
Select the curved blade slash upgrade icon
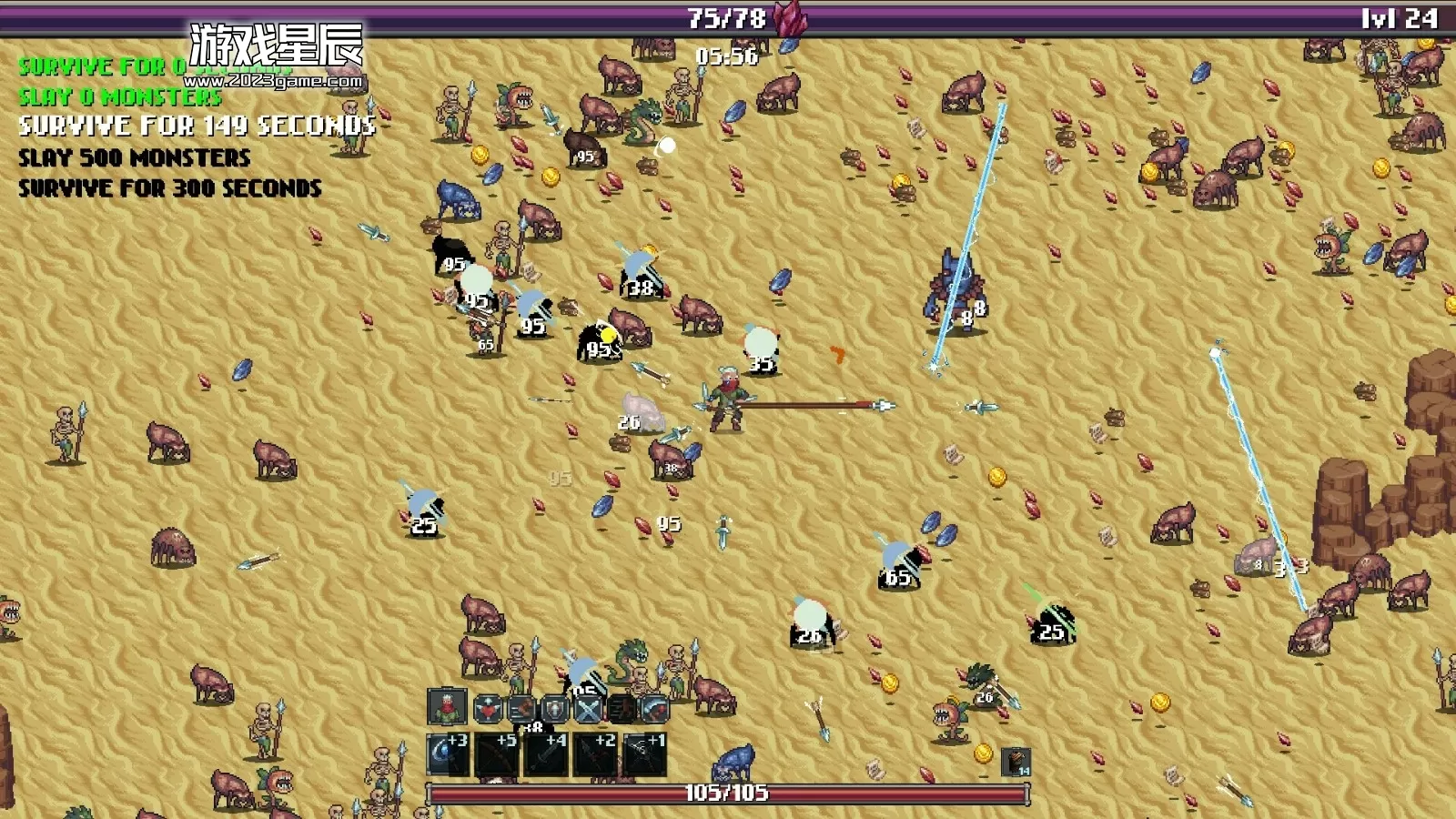click(654, 707)
